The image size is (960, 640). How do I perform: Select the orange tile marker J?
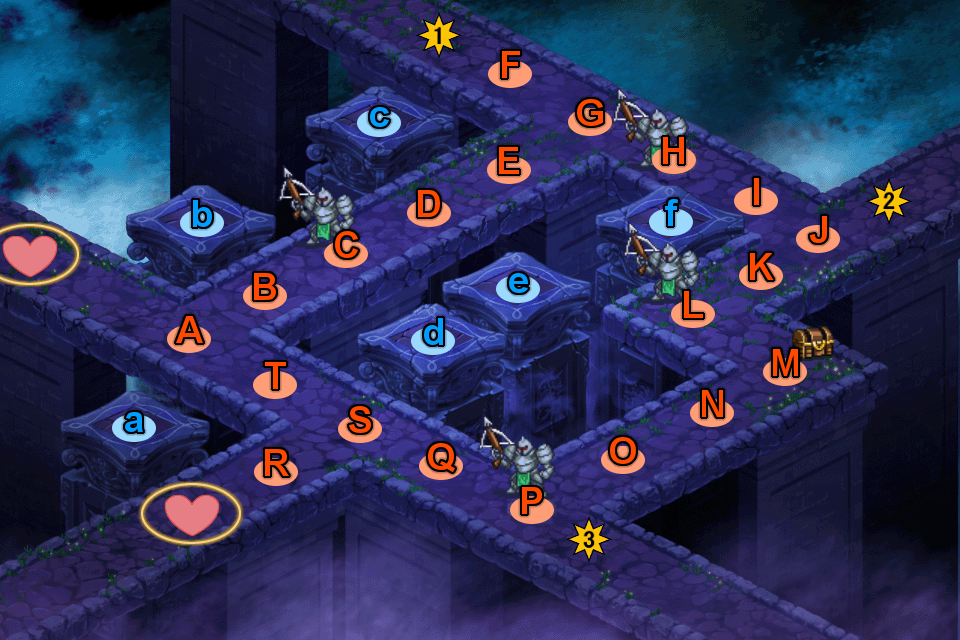pyautogui.click(x=818, y=234)
